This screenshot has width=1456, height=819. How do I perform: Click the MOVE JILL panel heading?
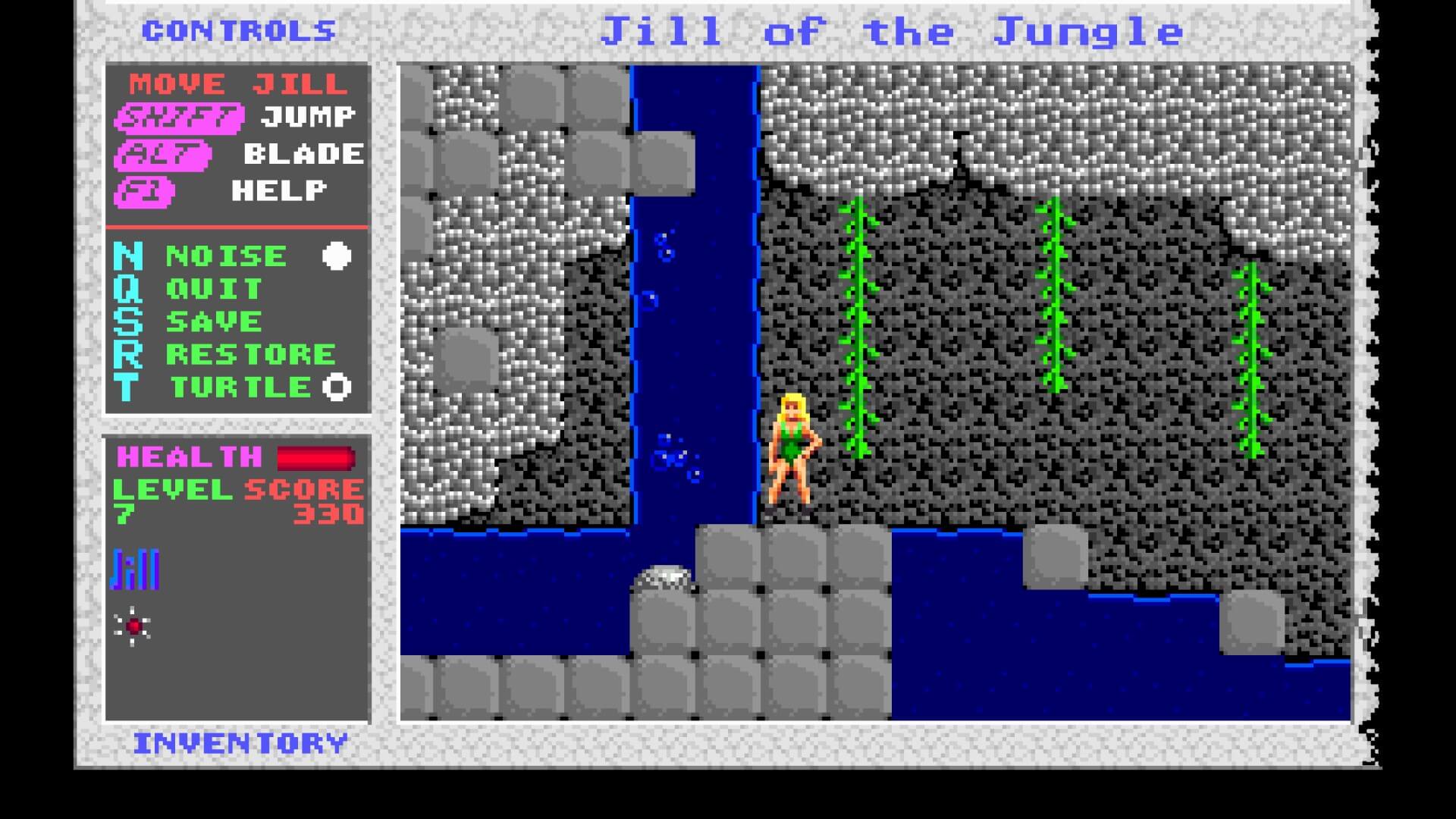[235, 82]
